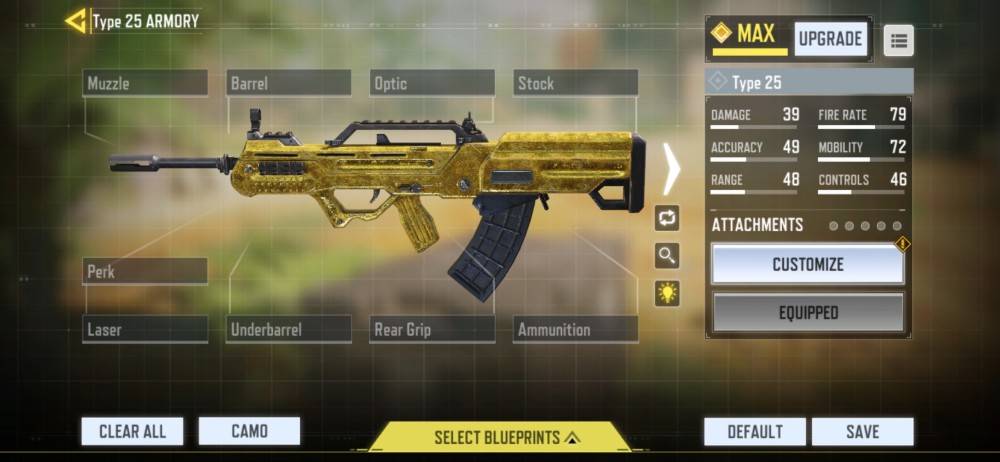Select the Perk slot

click(x=145, y=271)
